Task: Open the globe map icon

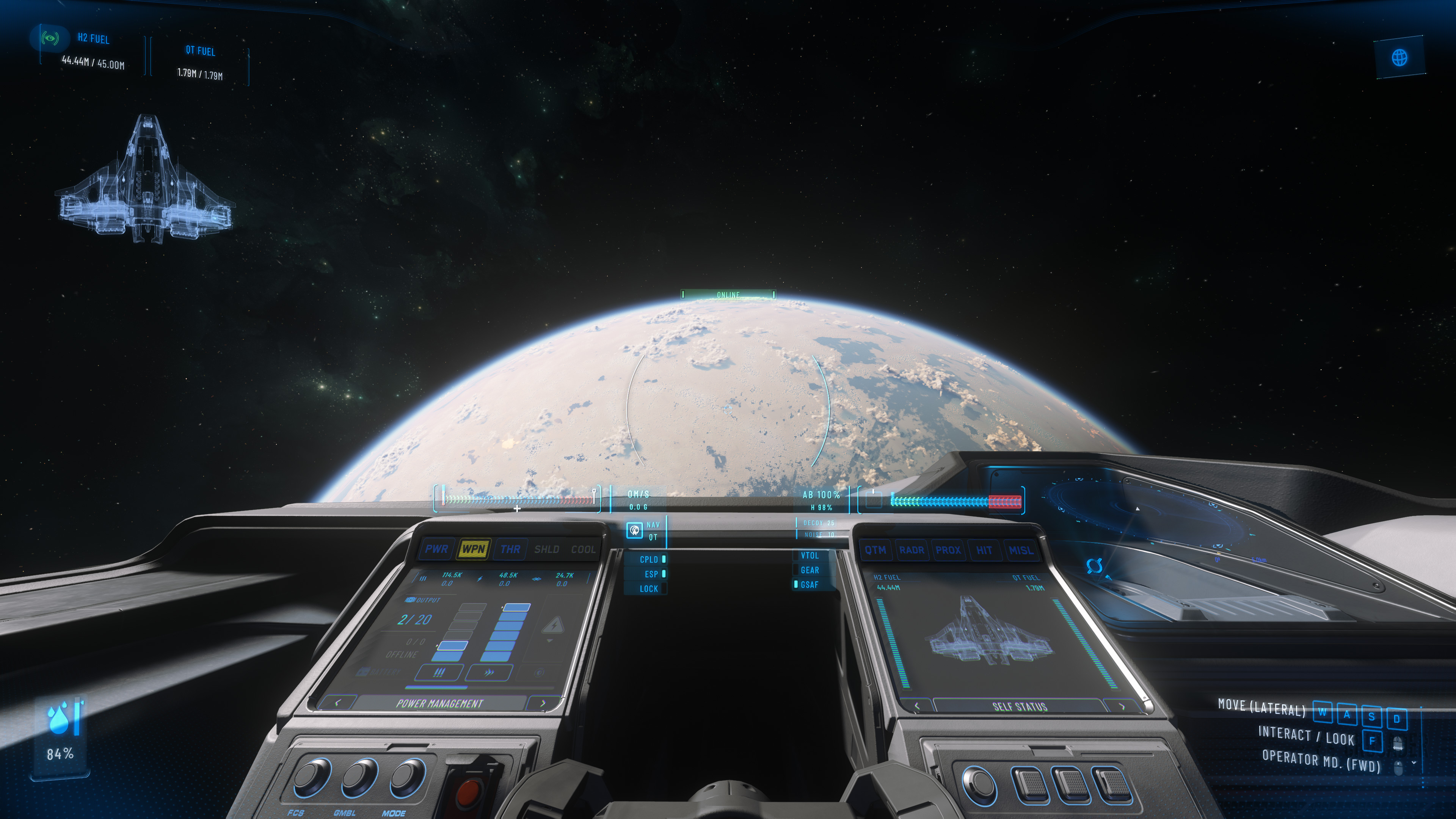Action: (1400, 57)
